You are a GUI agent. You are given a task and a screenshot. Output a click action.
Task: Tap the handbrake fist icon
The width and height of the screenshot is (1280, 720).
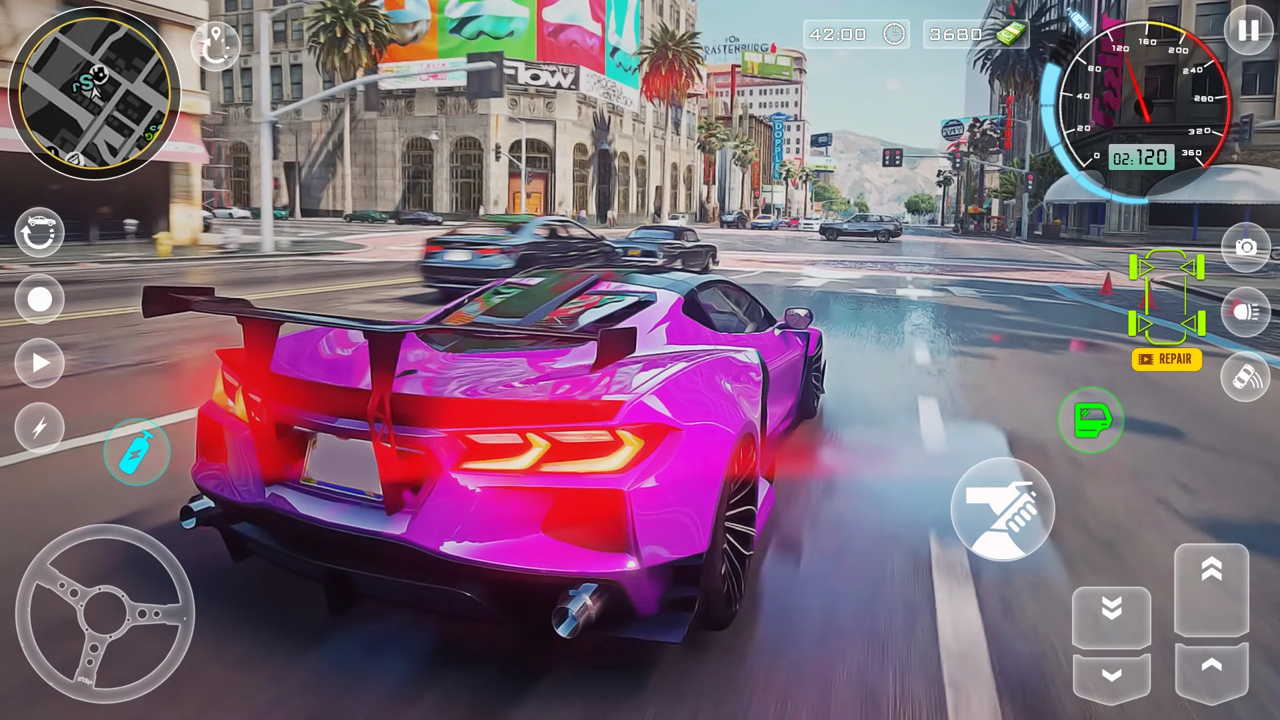(1003, 510)
